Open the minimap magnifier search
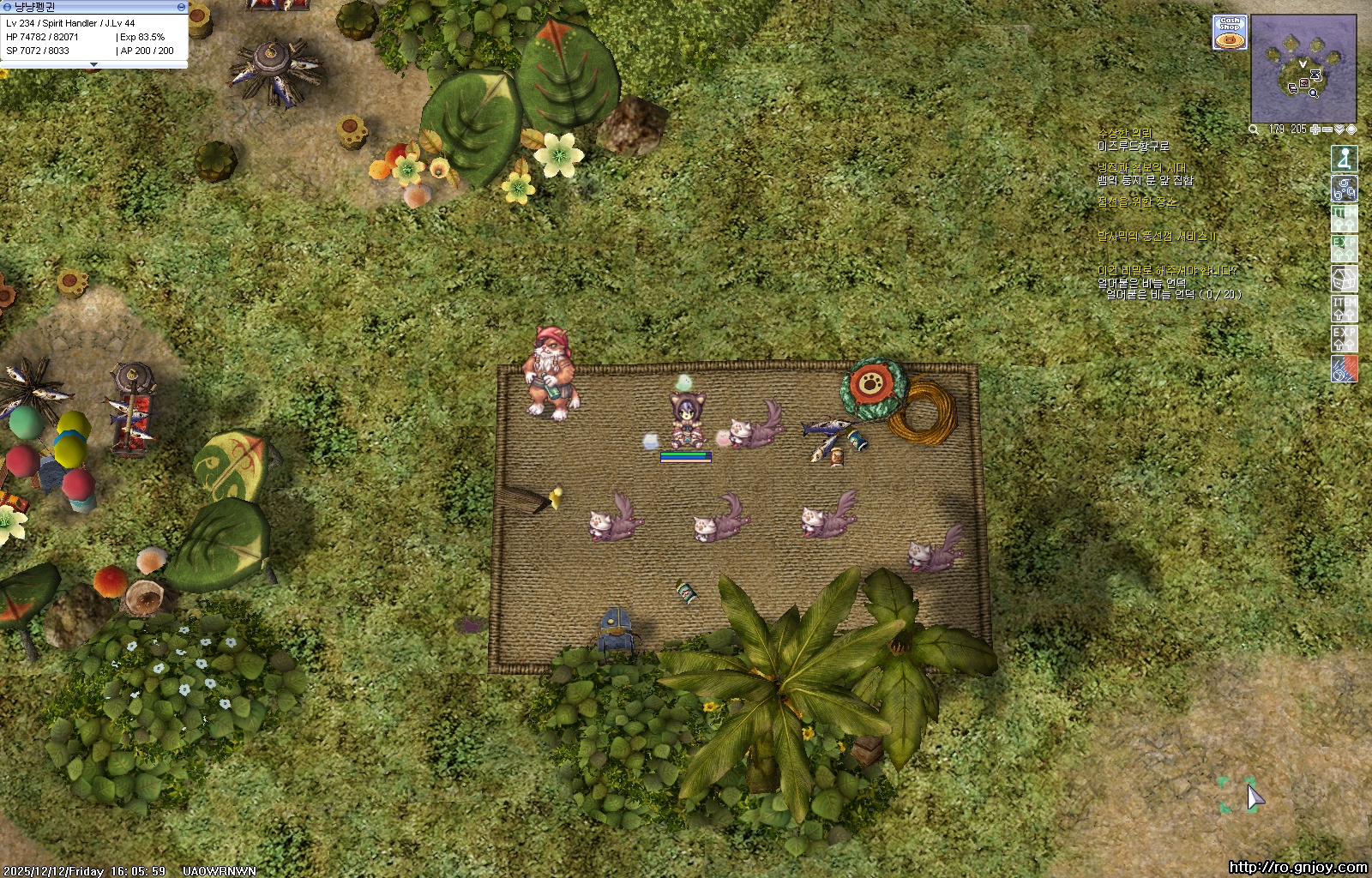The image size is (1372, 878). coord(1254,129)
